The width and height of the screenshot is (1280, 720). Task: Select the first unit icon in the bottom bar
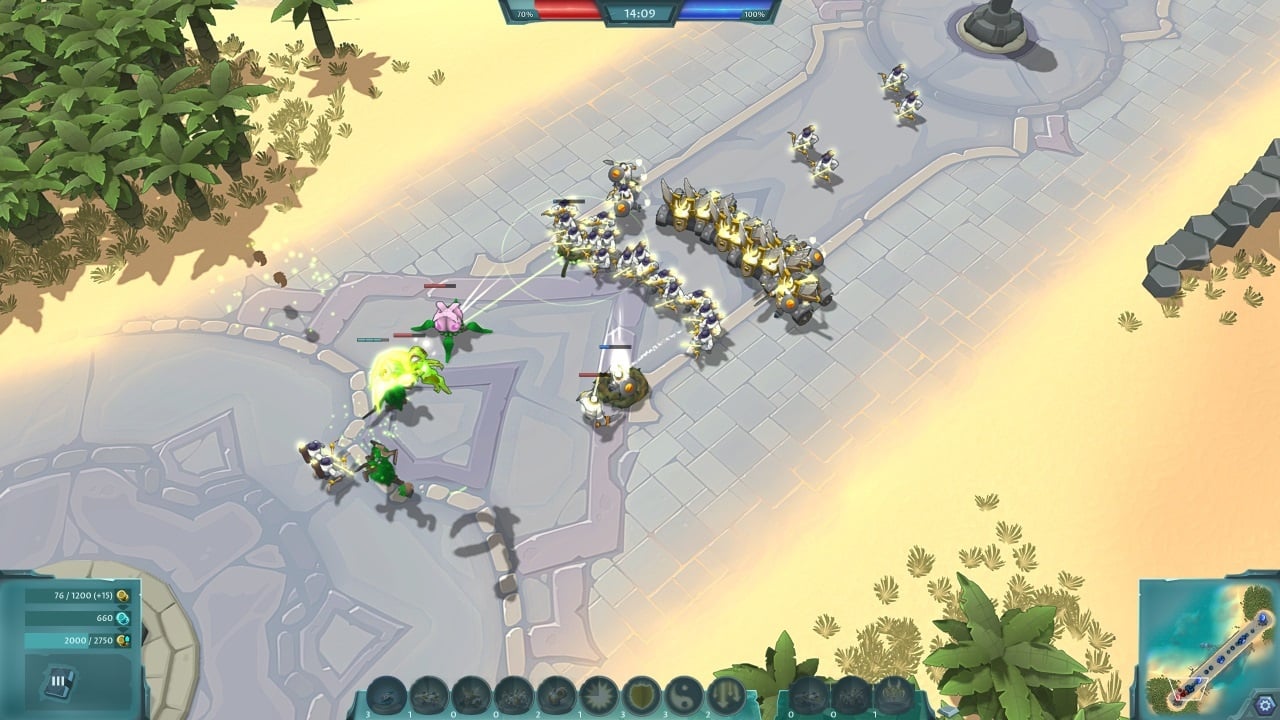(387, 695)
